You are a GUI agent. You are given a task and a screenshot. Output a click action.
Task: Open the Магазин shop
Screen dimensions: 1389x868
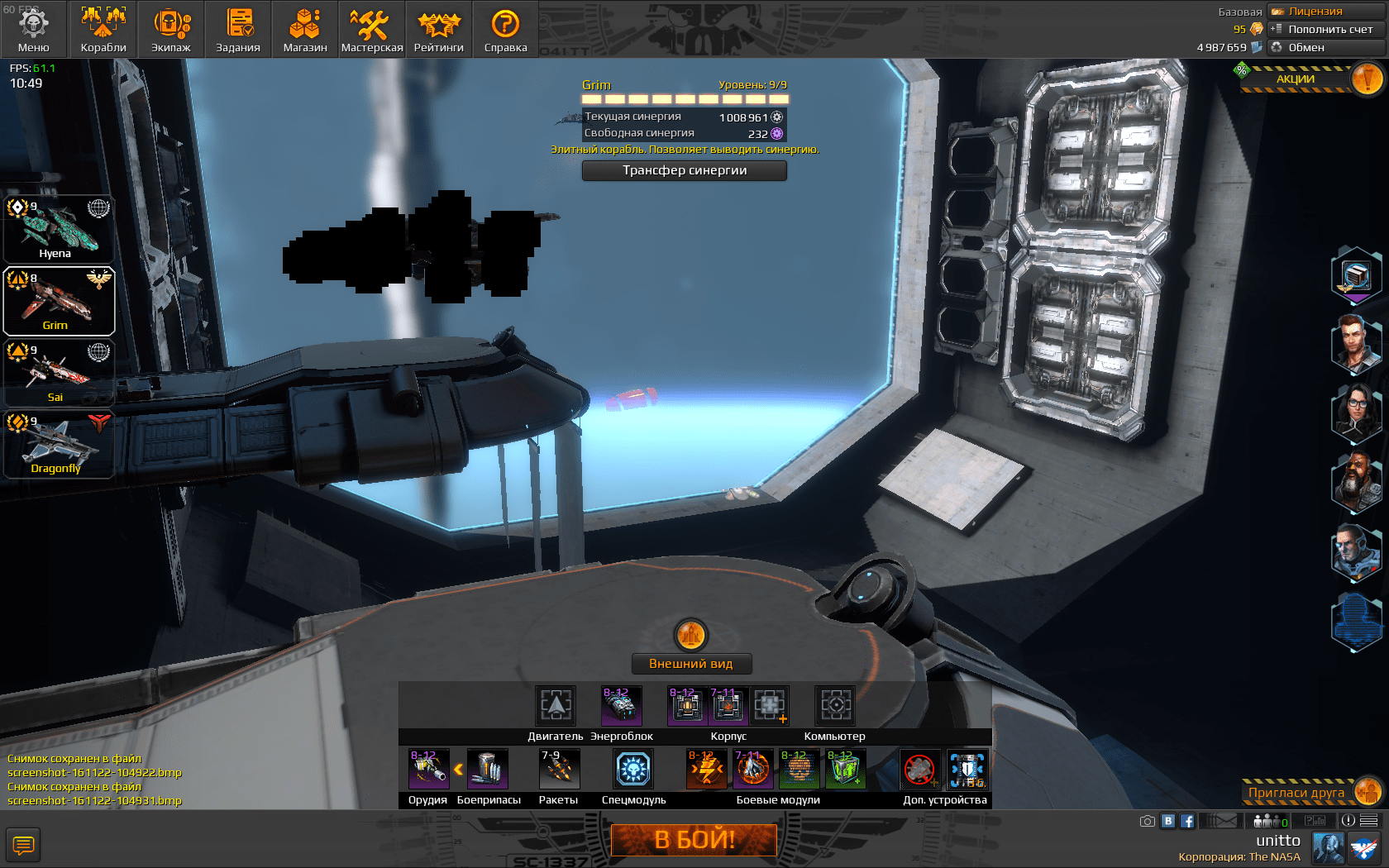click(x=305, y=29)
